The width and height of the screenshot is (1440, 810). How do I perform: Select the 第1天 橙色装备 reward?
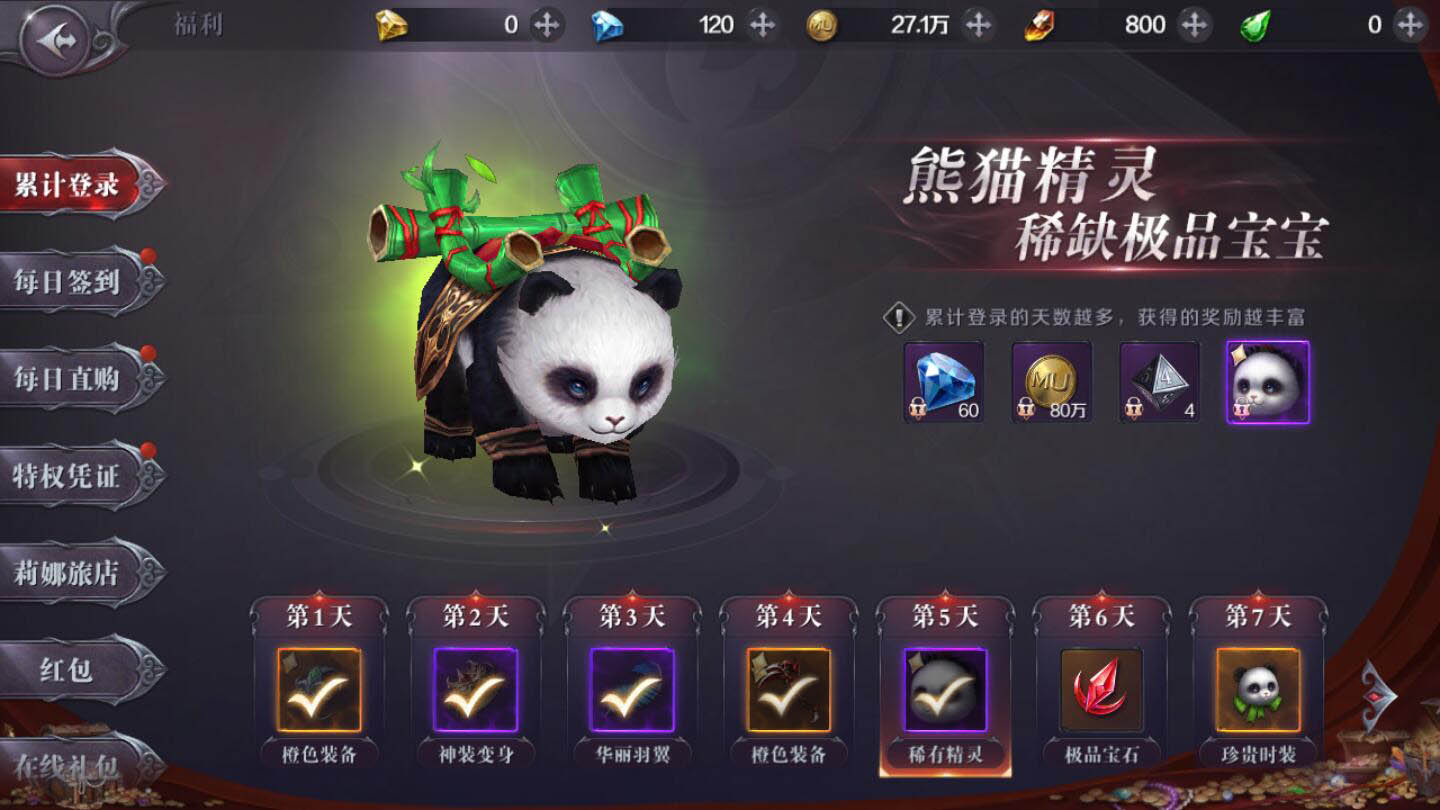(x=319, y=690)
